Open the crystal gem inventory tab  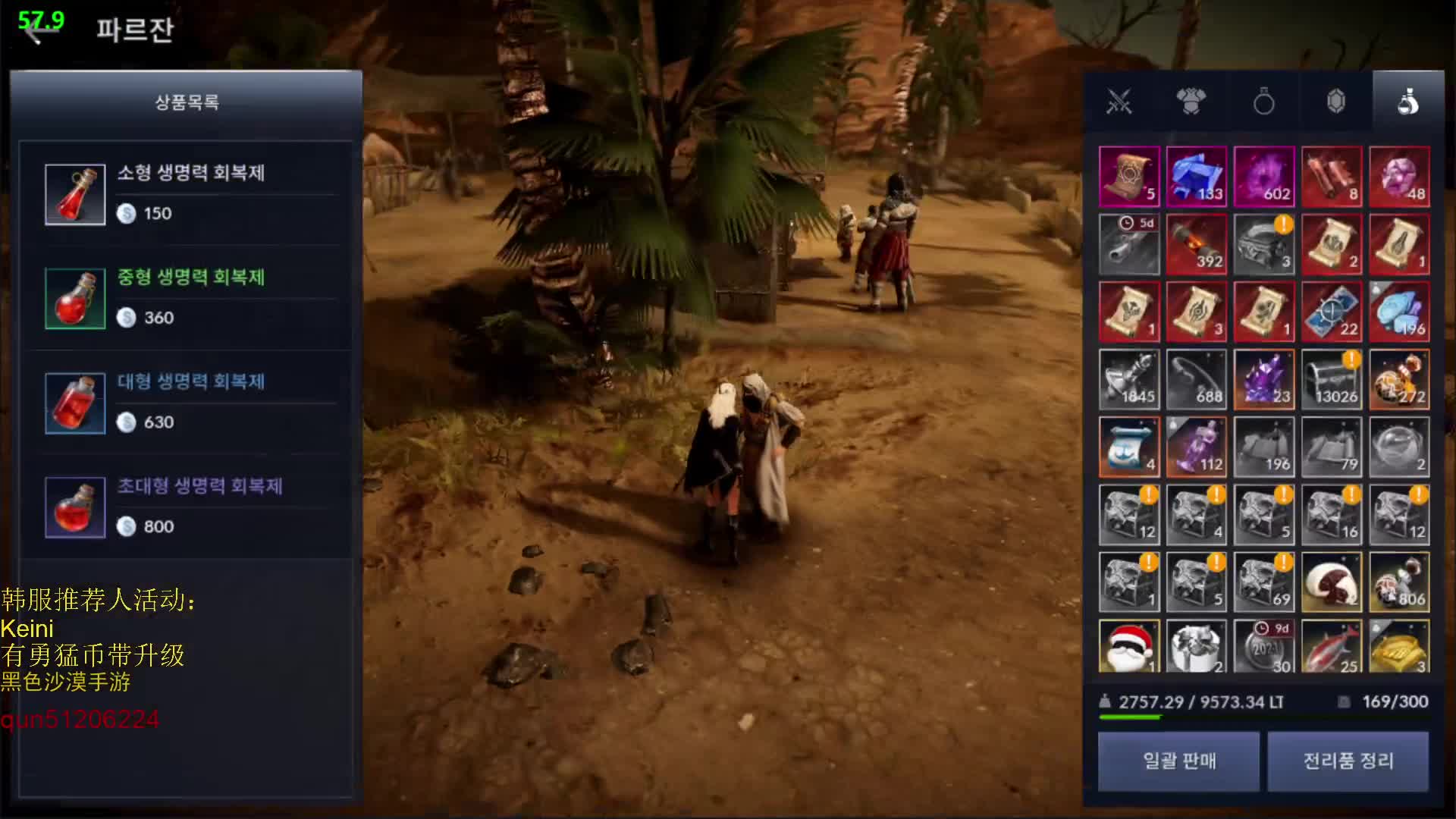pyautogui.click(x=1335, y=102)
